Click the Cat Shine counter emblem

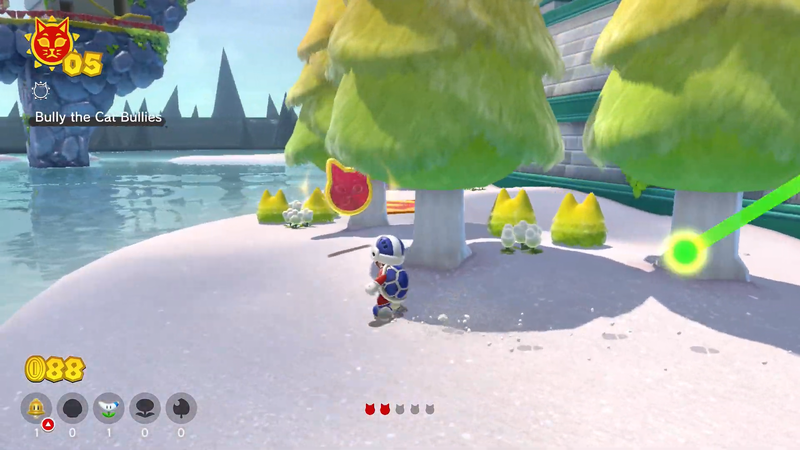(x=48, y=45)
